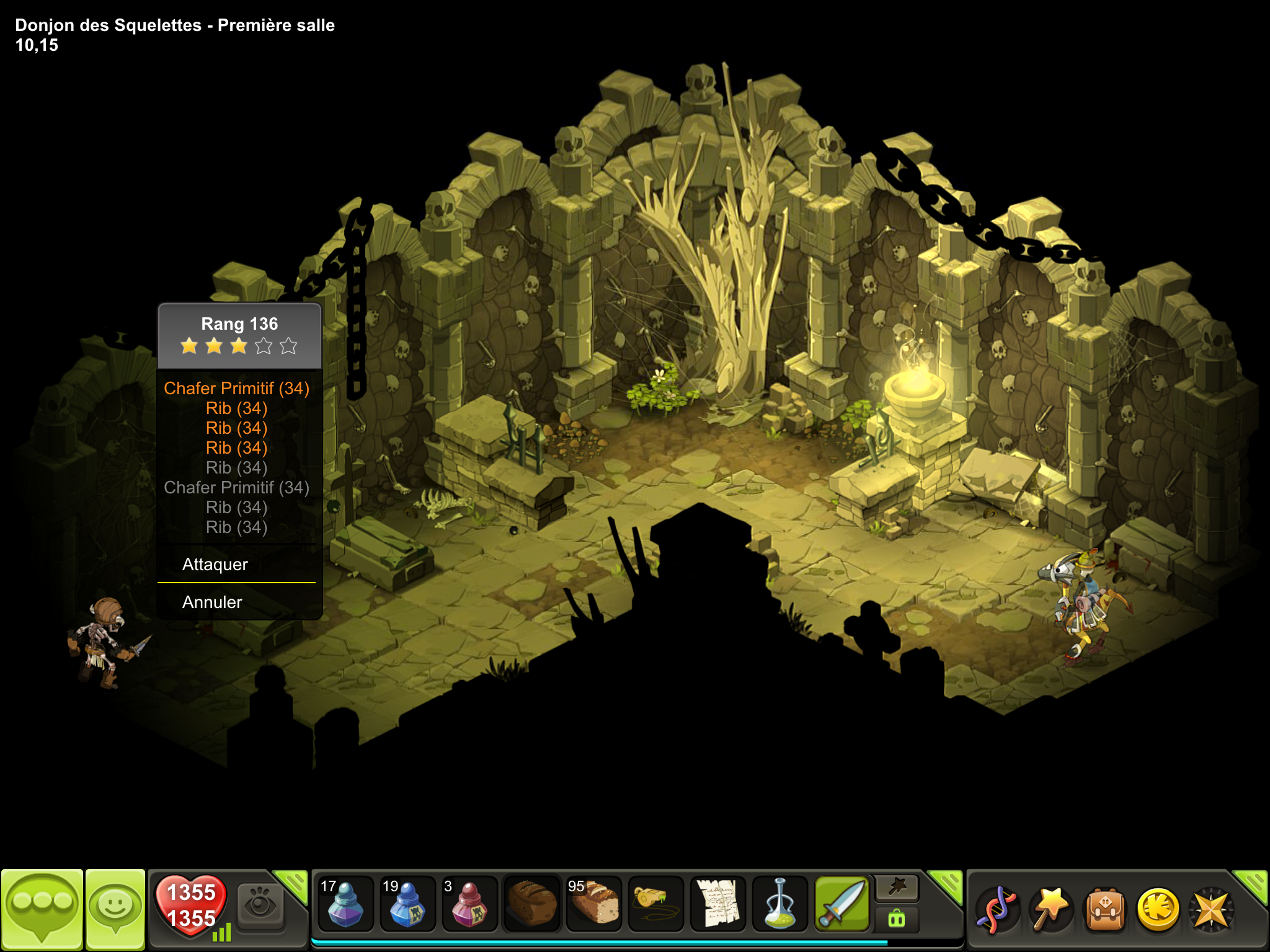Screen dimensions: 1270x952
Task: Open the backpack inventory
Action: 1104,910
